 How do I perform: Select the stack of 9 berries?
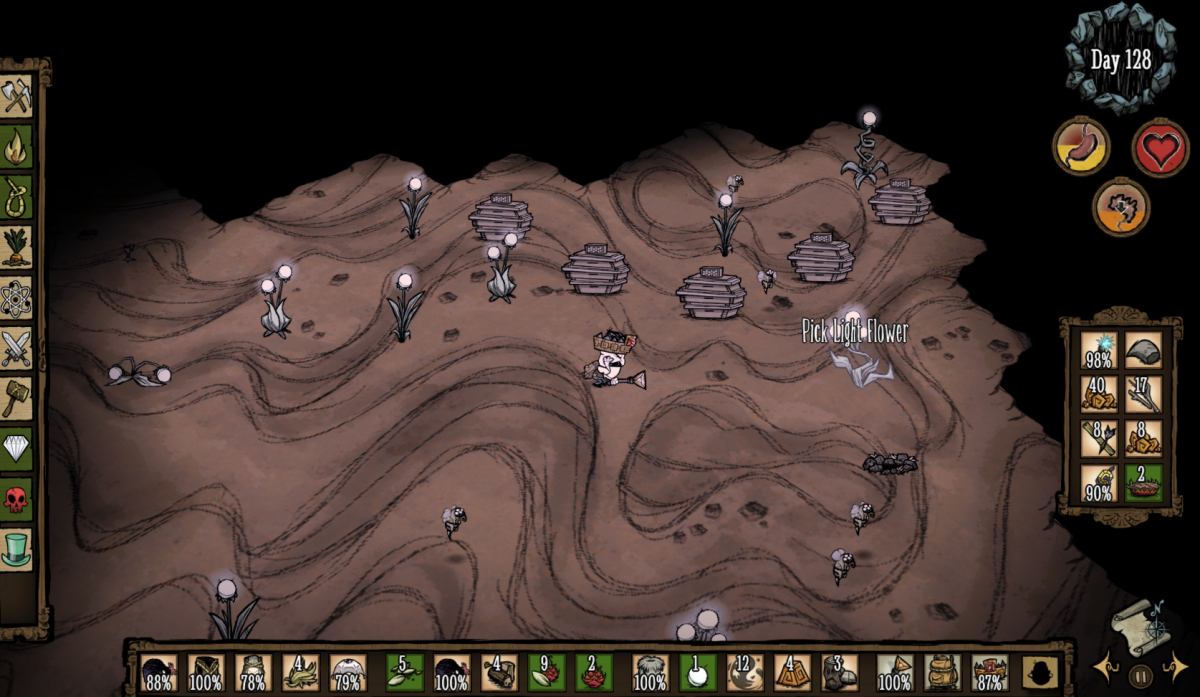pos(547,673)
